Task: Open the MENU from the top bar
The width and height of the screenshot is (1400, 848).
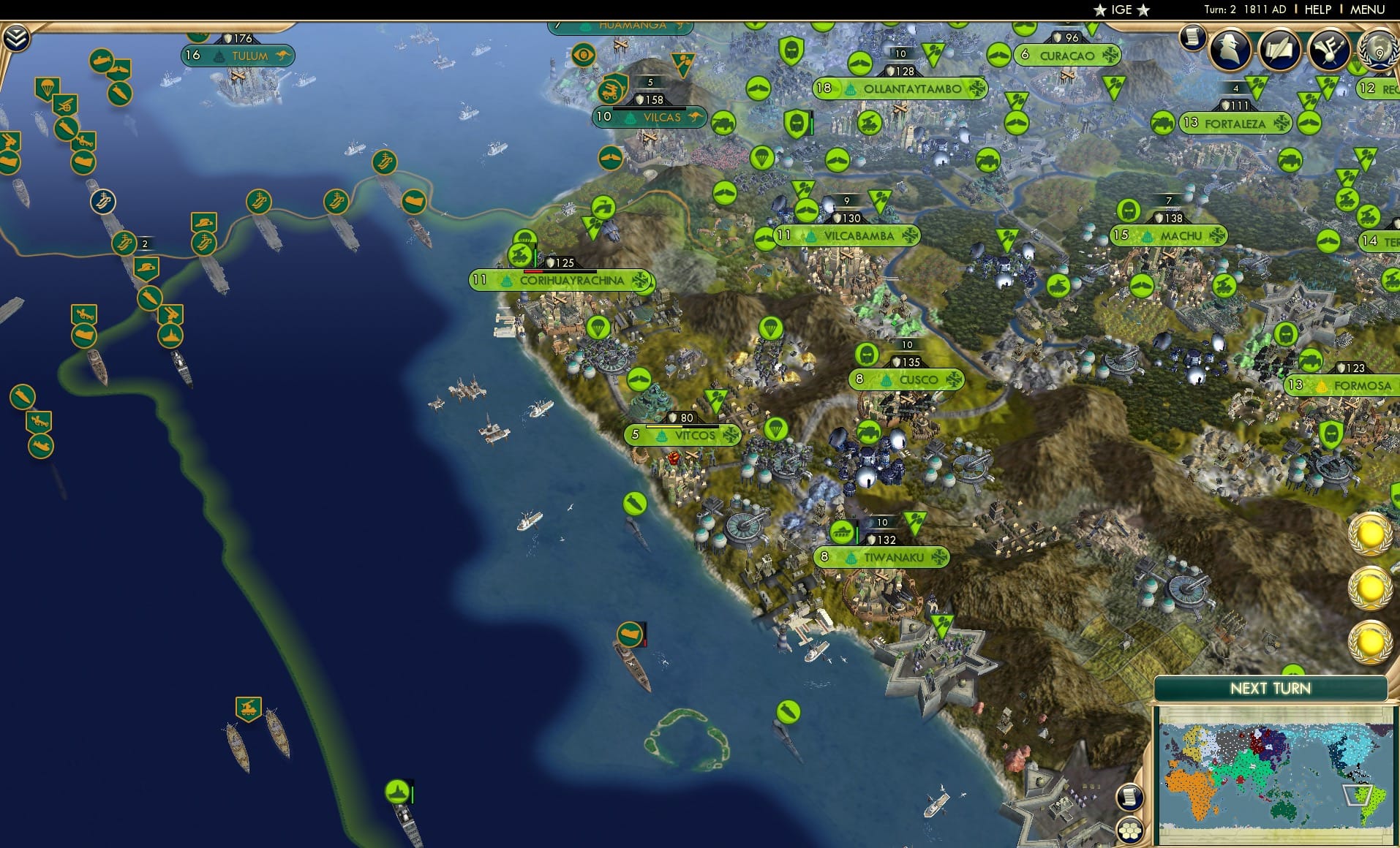Action: (x=1369, y=10)
